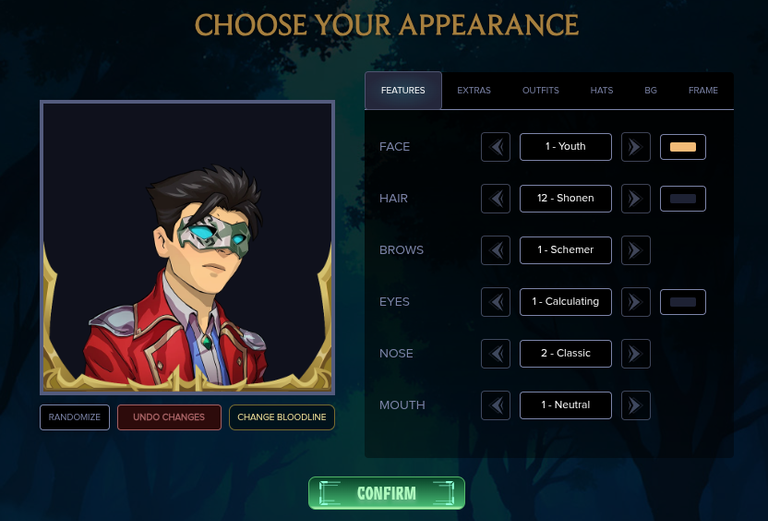Change the Eyes color swatch
Viewport: 768px width, 521px height.
click(683, 302)
